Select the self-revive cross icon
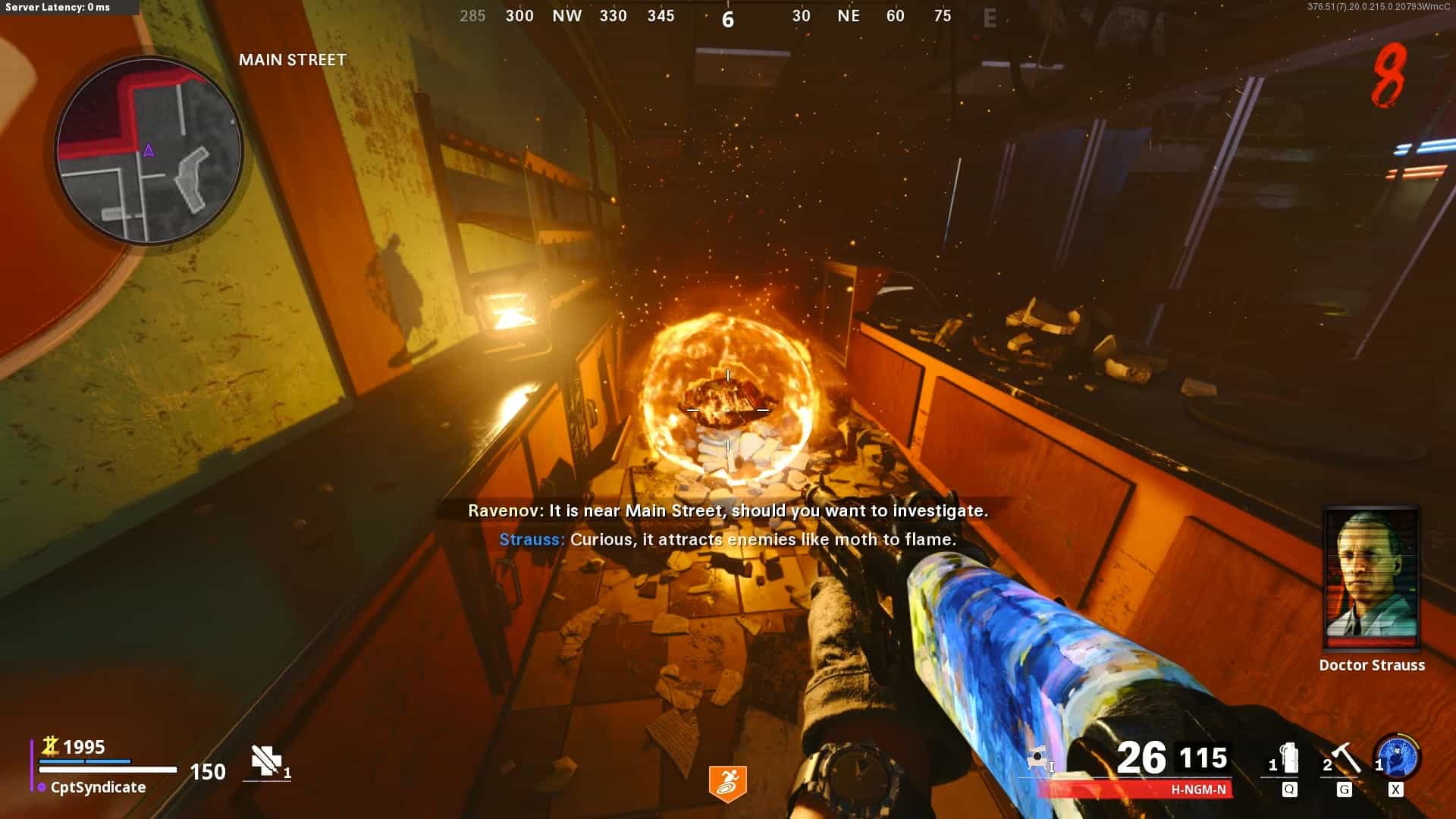1456x819 pixels. [x=266, y=761]
